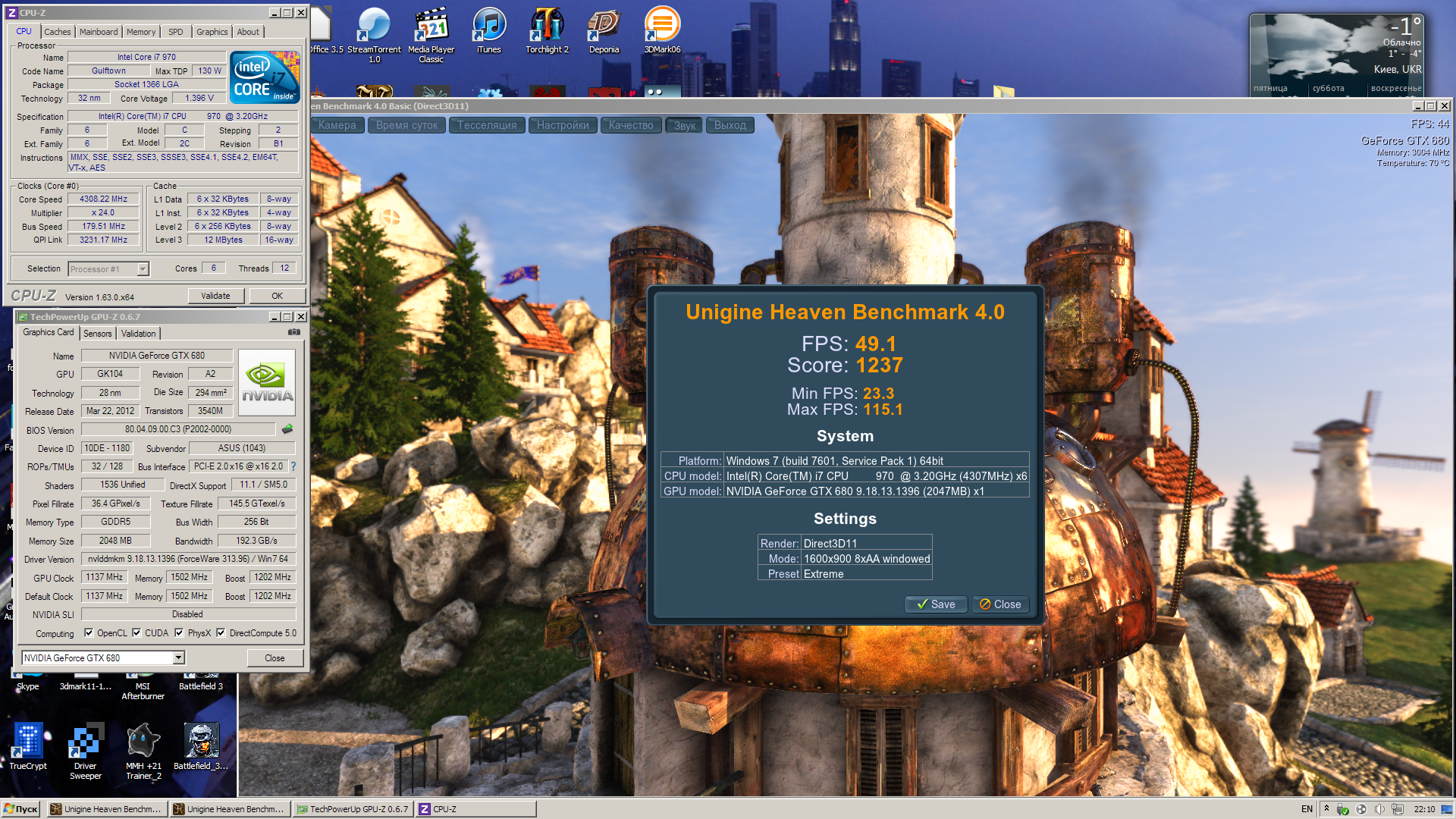
Task: Open the CPU-Z Memory tab
Action: point(141,32)
